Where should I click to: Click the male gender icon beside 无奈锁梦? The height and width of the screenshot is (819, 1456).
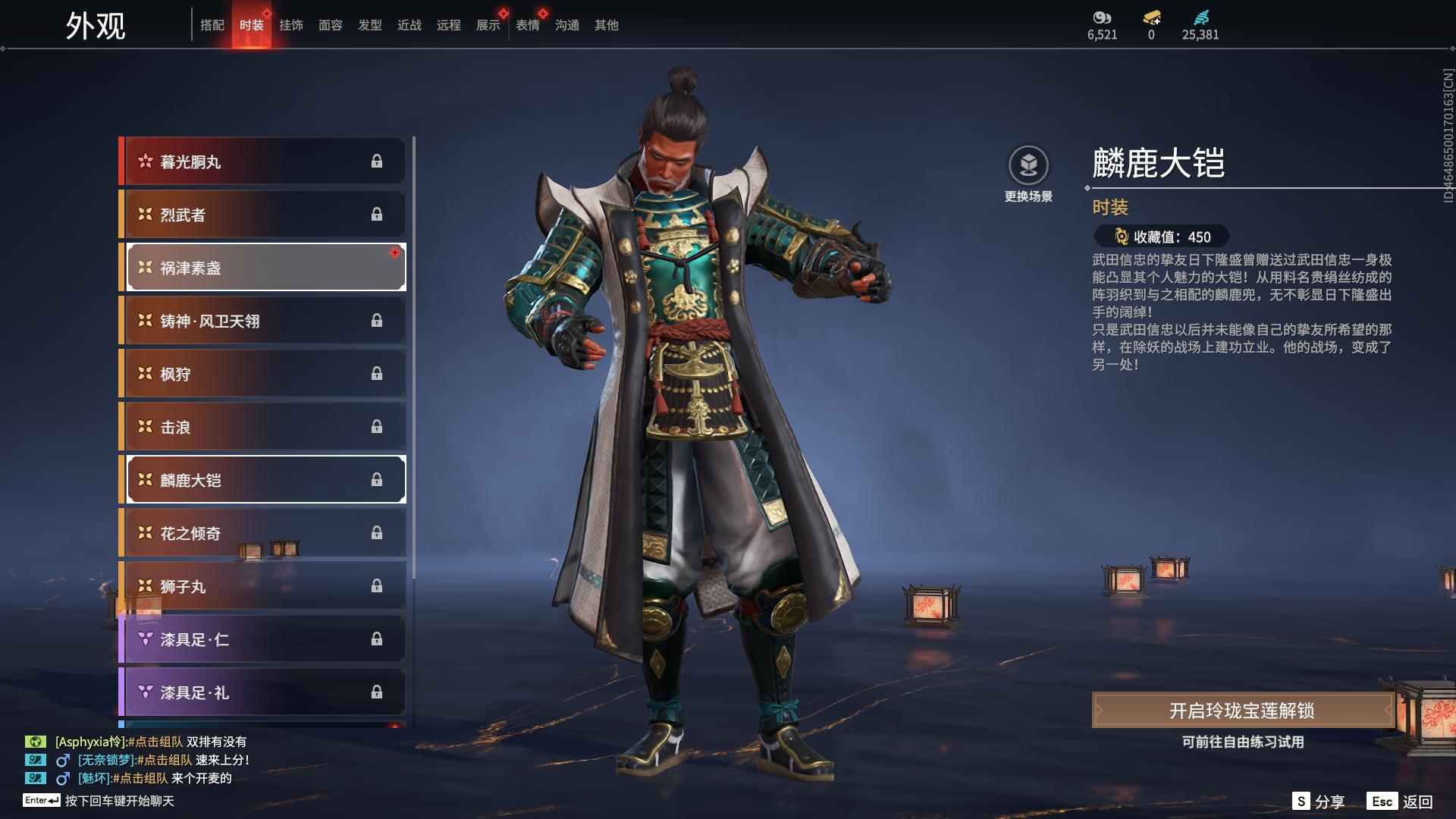tap(61, 762)
